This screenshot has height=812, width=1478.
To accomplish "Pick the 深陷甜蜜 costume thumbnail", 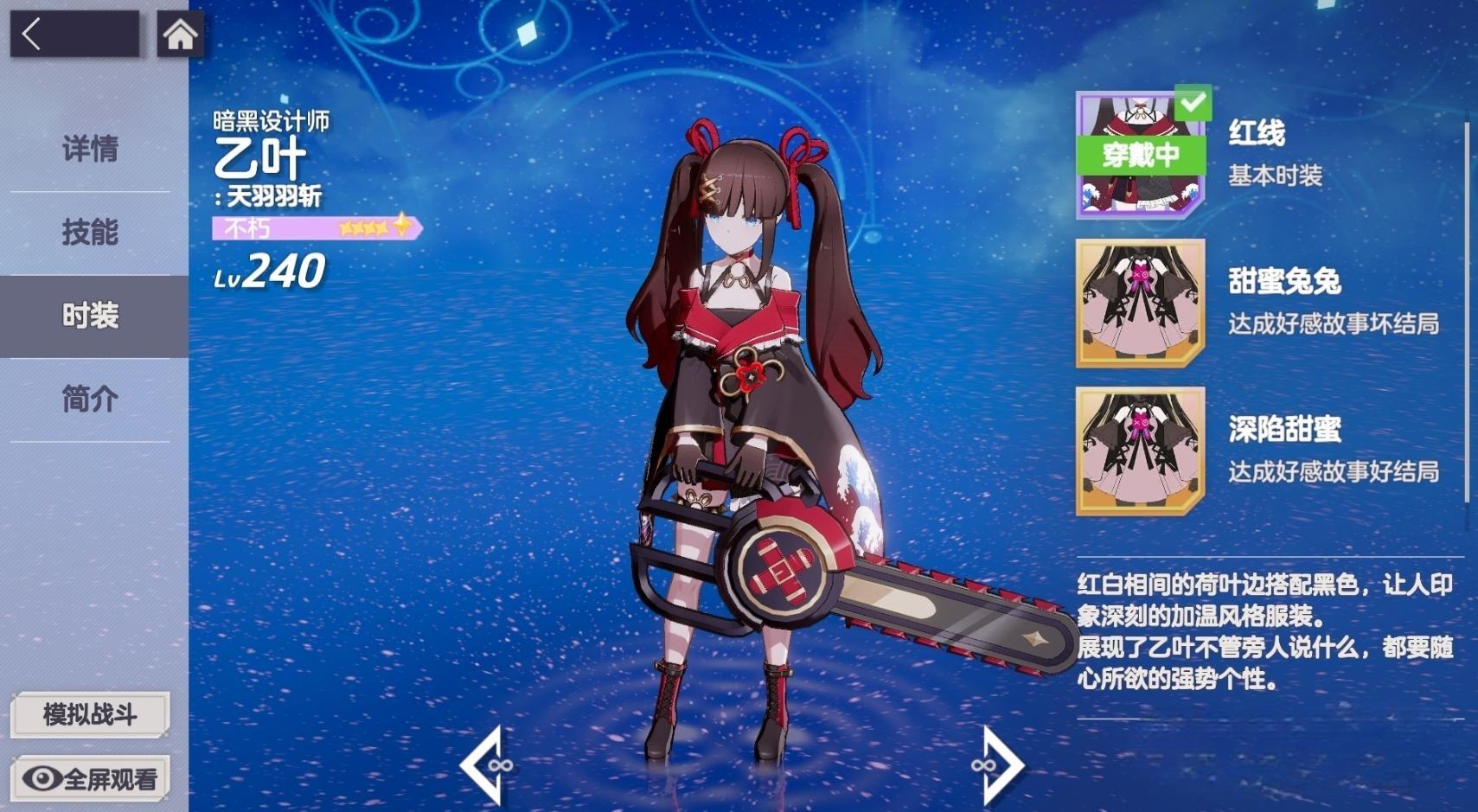I will pyautogui.click(x=1140, y=451).
